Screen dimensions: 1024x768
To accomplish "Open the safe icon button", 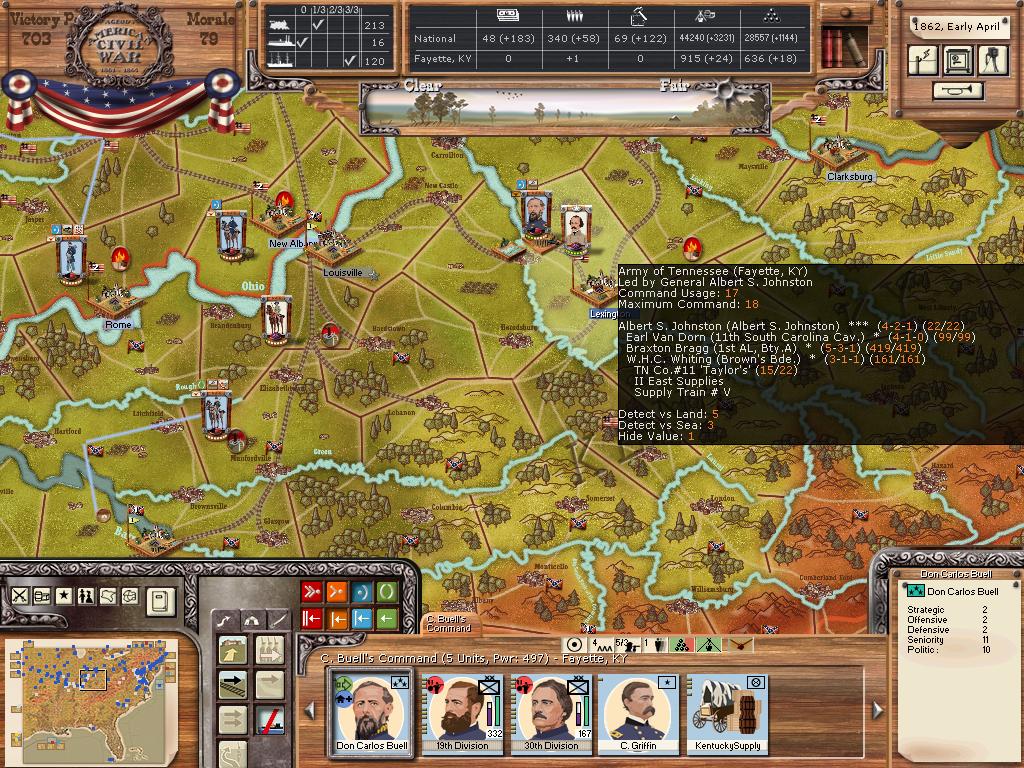I will pos(958,60).
